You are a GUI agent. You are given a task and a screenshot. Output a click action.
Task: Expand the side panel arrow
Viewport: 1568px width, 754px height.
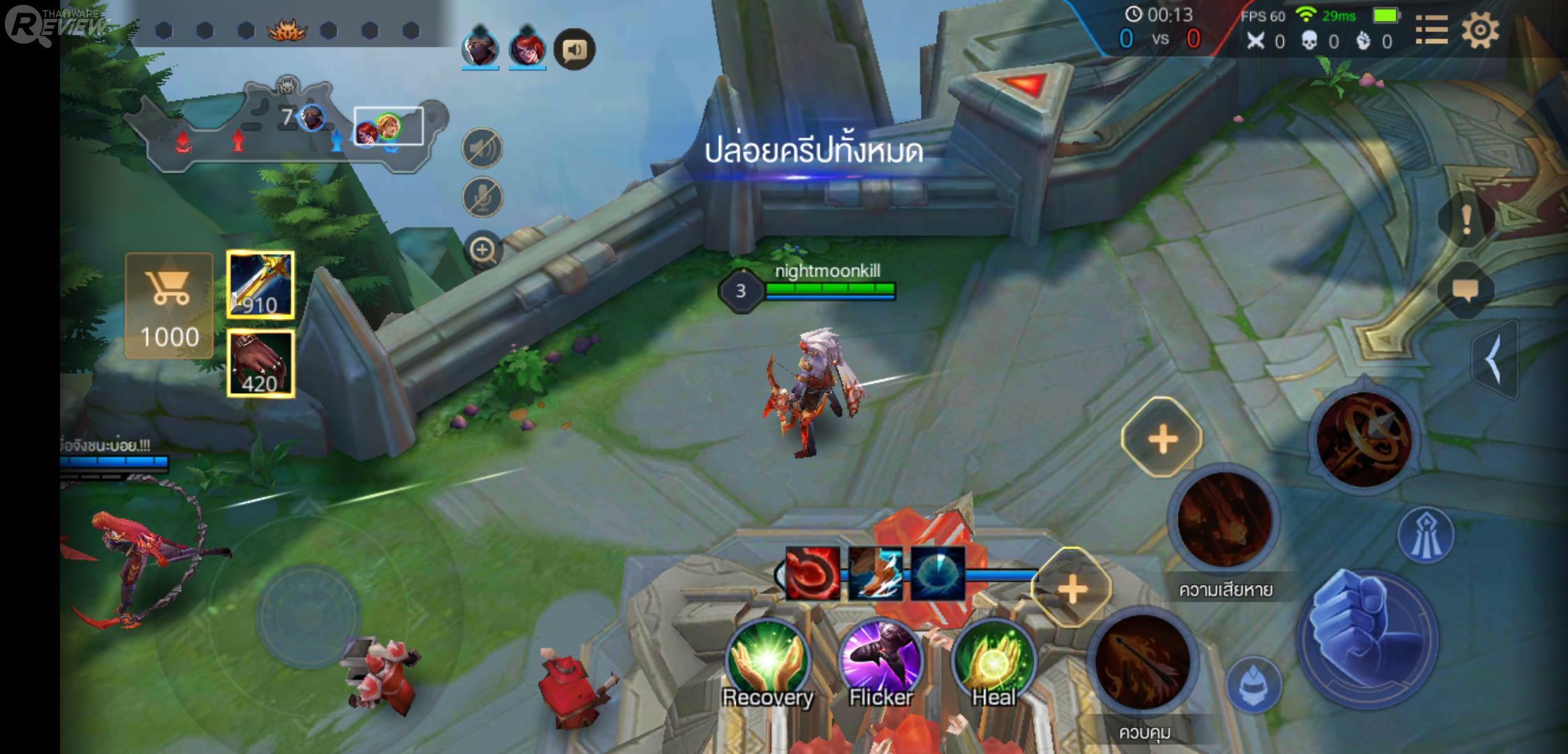(1494, 360)
